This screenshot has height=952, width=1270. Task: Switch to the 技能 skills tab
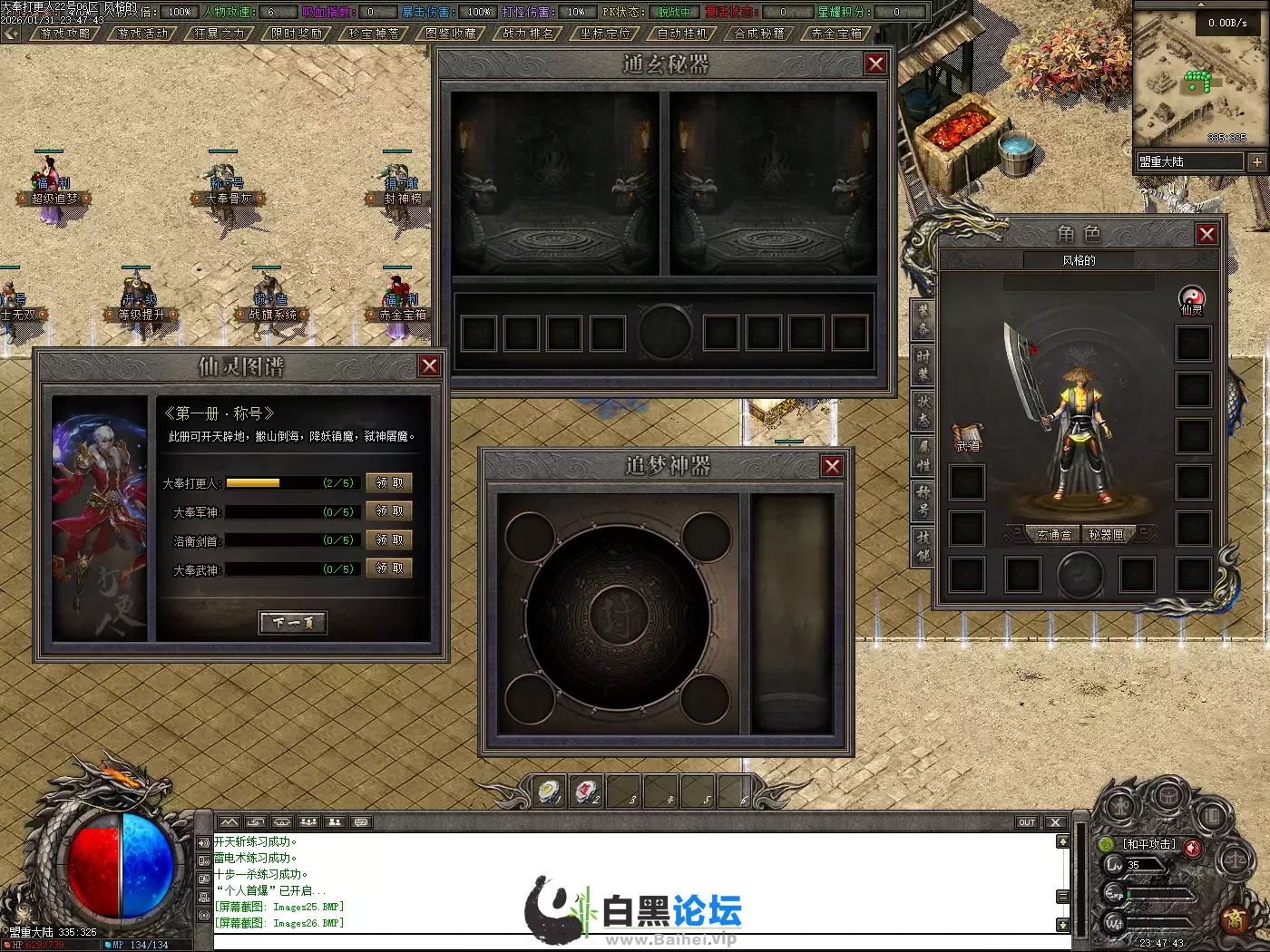[923, 546]
